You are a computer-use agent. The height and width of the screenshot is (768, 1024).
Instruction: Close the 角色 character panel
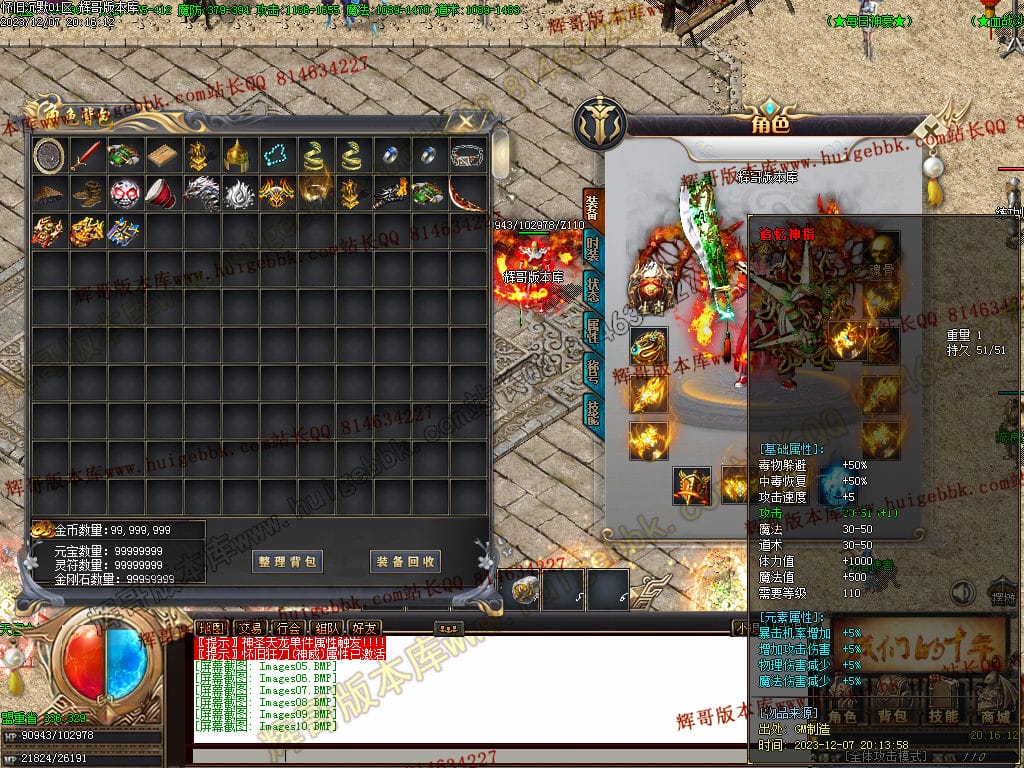pos(931,130)
